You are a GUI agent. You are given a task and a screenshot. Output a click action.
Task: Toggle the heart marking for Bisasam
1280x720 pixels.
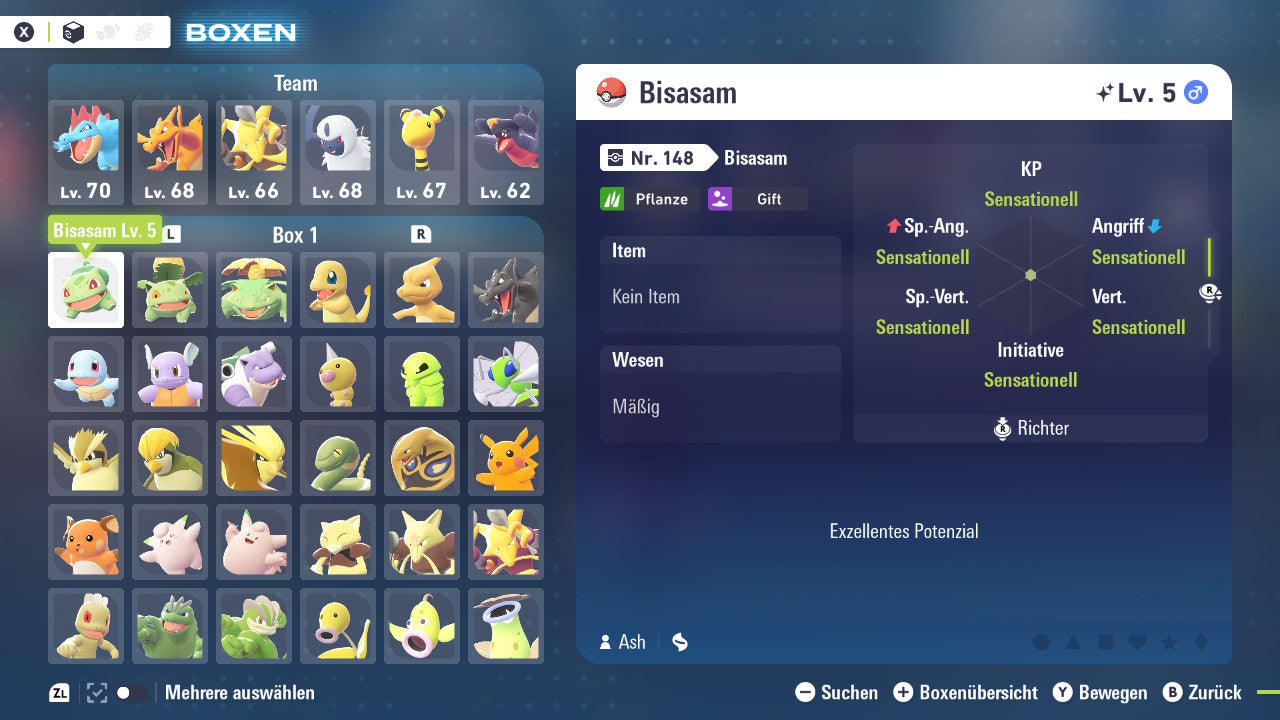[1136, 641]
